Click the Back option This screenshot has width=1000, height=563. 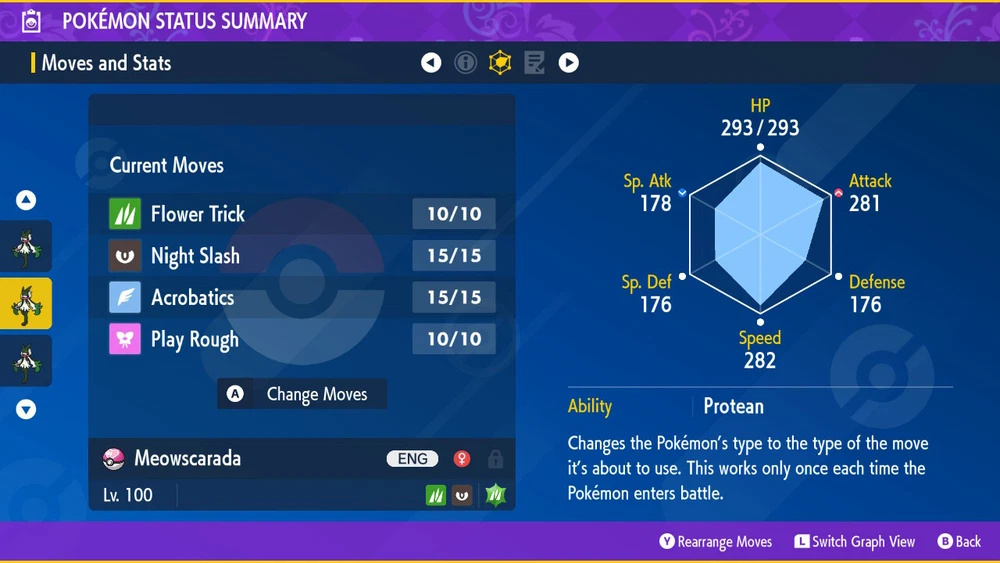[959, 542]
